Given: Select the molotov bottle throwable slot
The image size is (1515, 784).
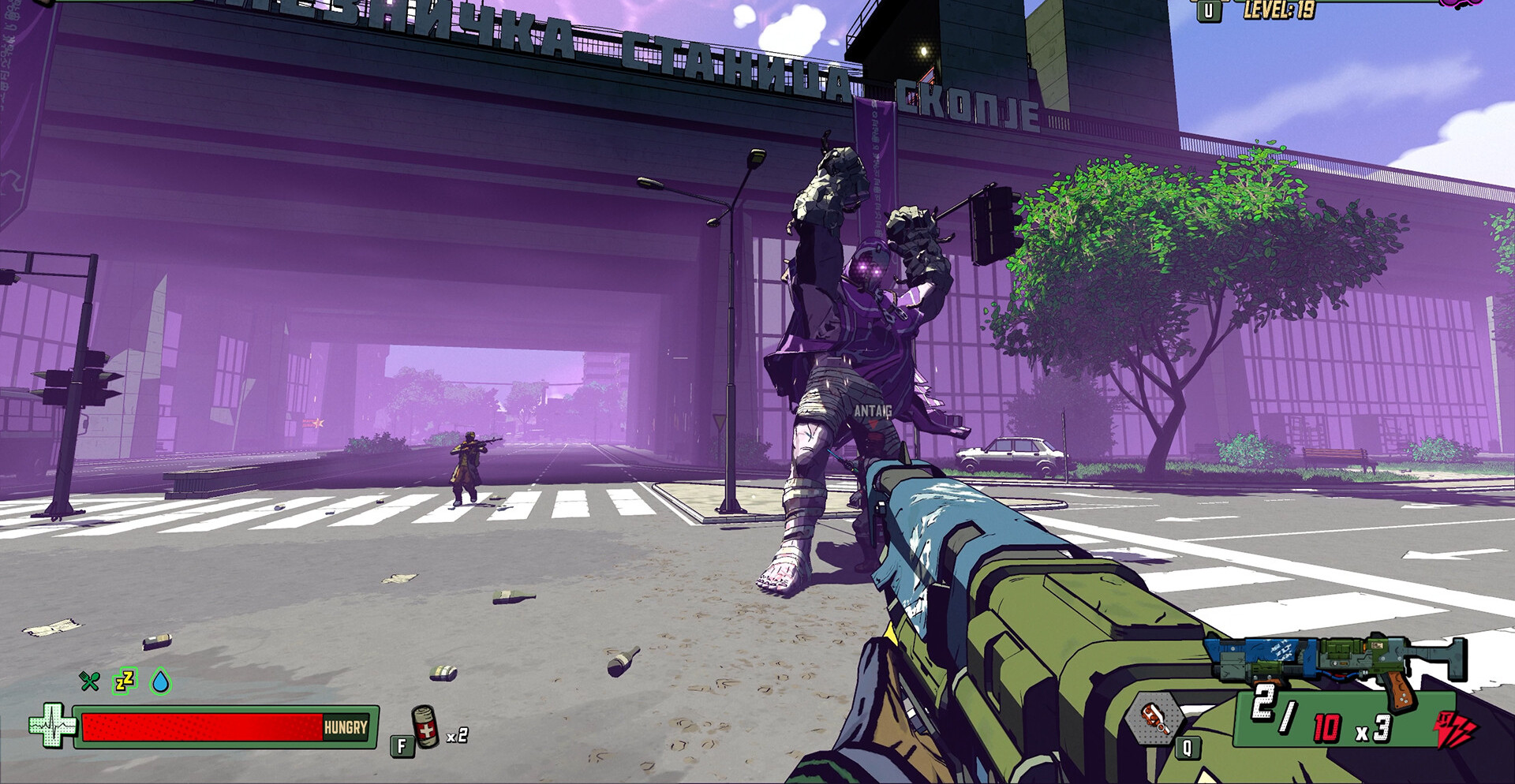Looking at the screenshot, I should [1154, 719].
